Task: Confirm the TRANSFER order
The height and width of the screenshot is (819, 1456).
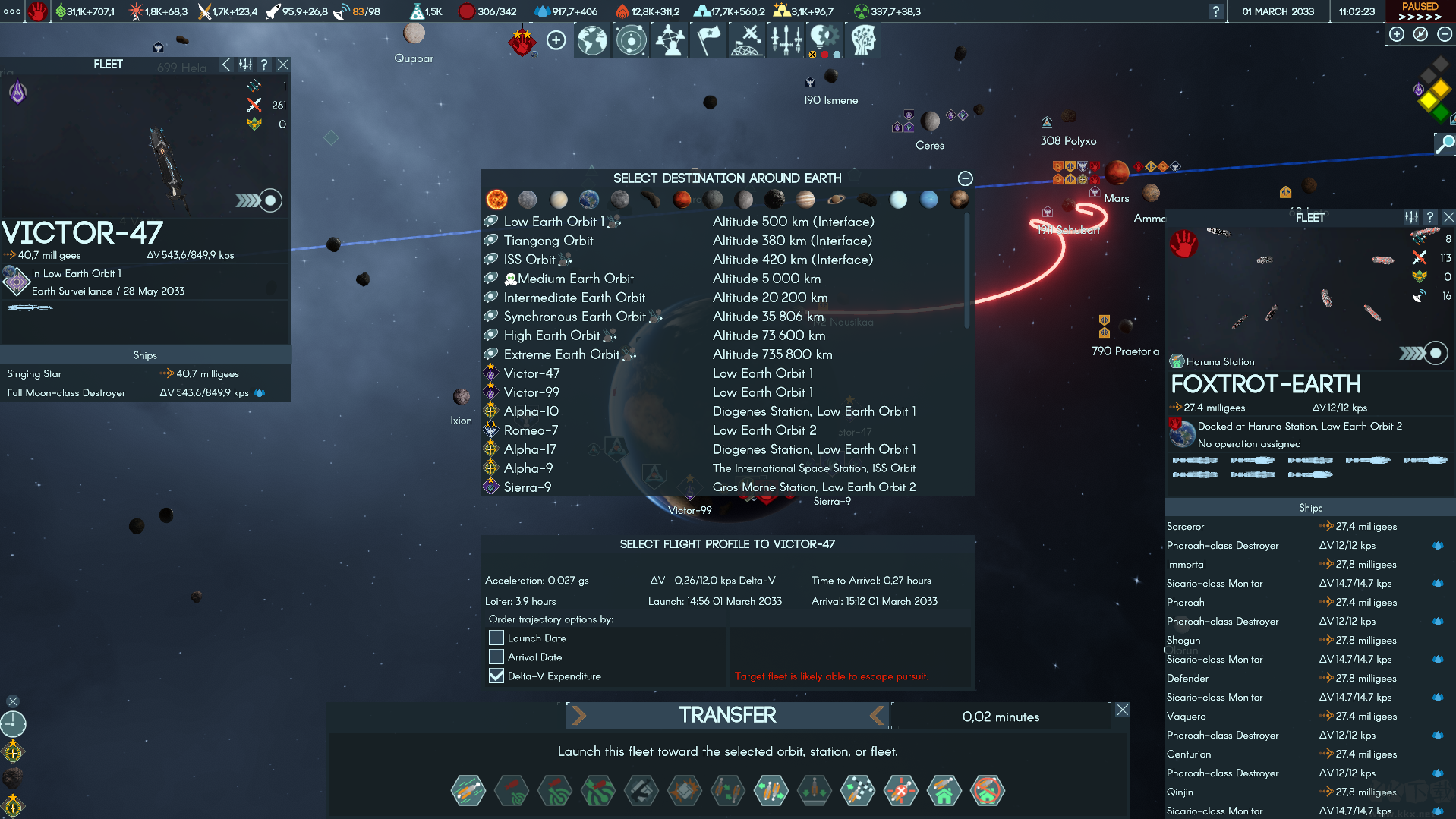Action: click(727, 715)
